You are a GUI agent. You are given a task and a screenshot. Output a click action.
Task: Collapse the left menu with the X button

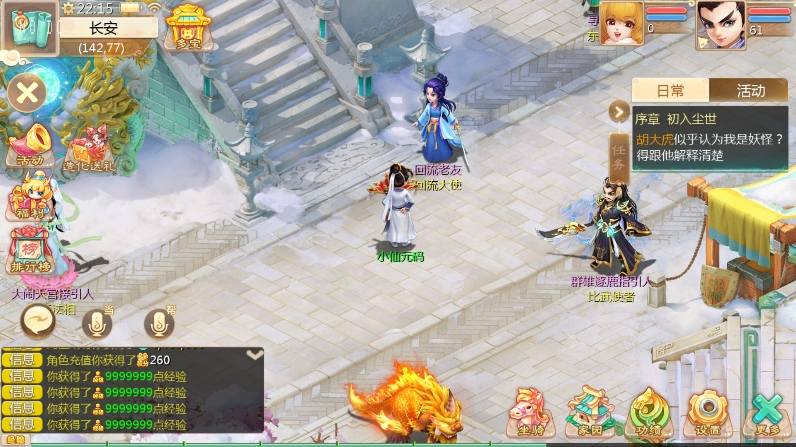[27, 95]
